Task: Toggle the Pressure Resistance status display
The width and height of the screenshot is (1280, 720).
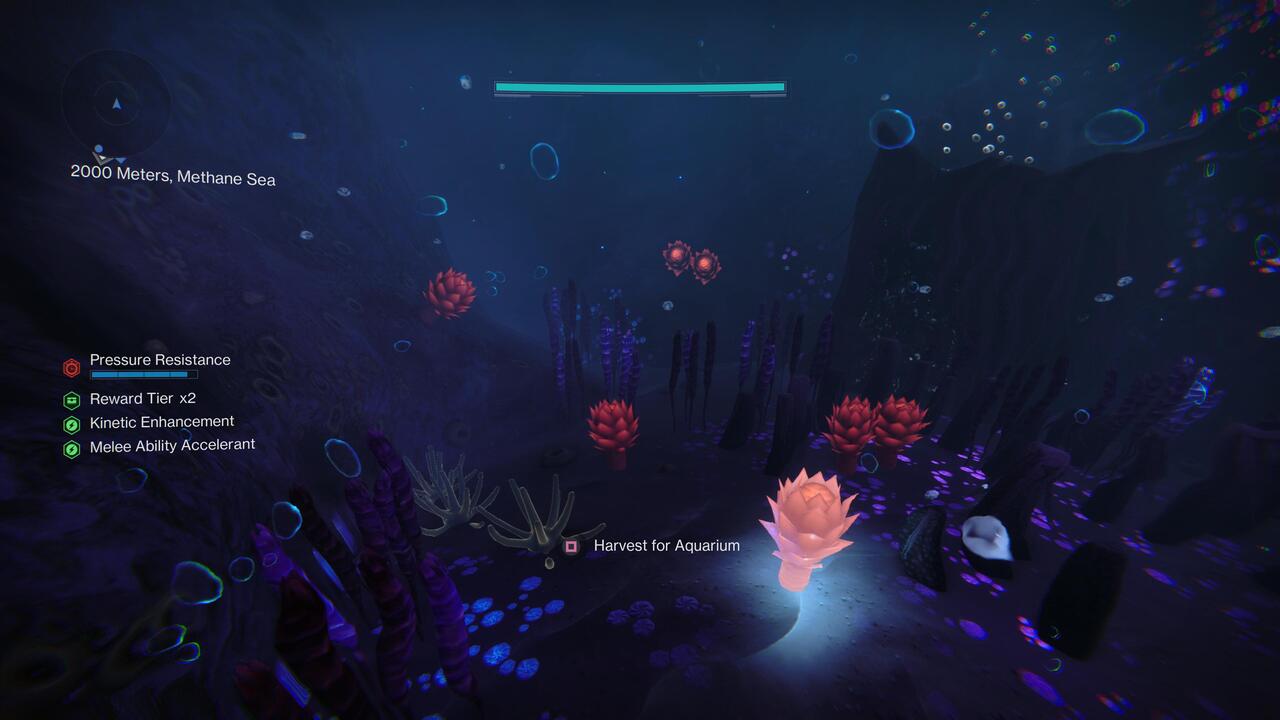Action: point(159,360)
